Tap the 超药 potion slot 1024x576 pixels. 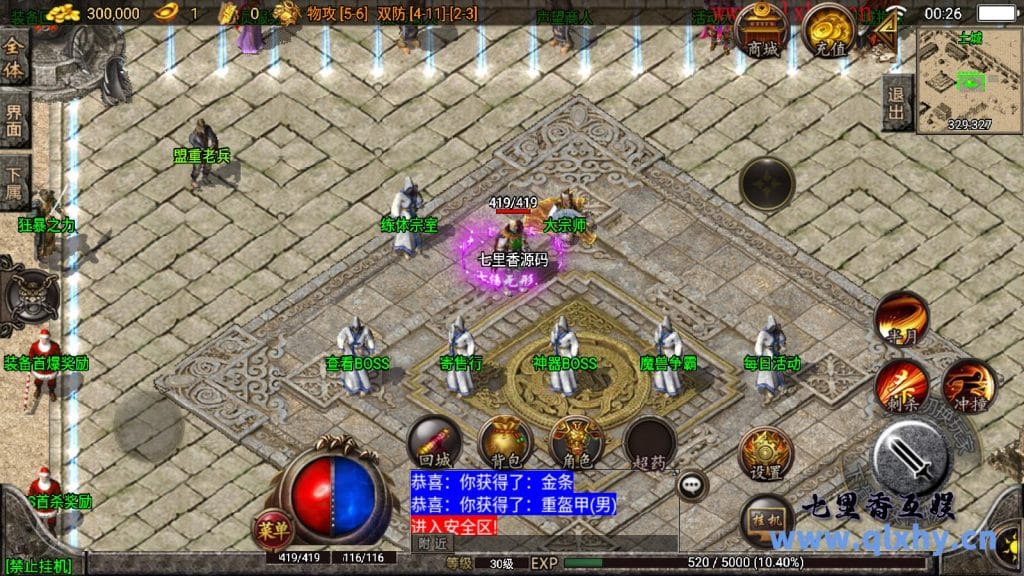(648, 442)
